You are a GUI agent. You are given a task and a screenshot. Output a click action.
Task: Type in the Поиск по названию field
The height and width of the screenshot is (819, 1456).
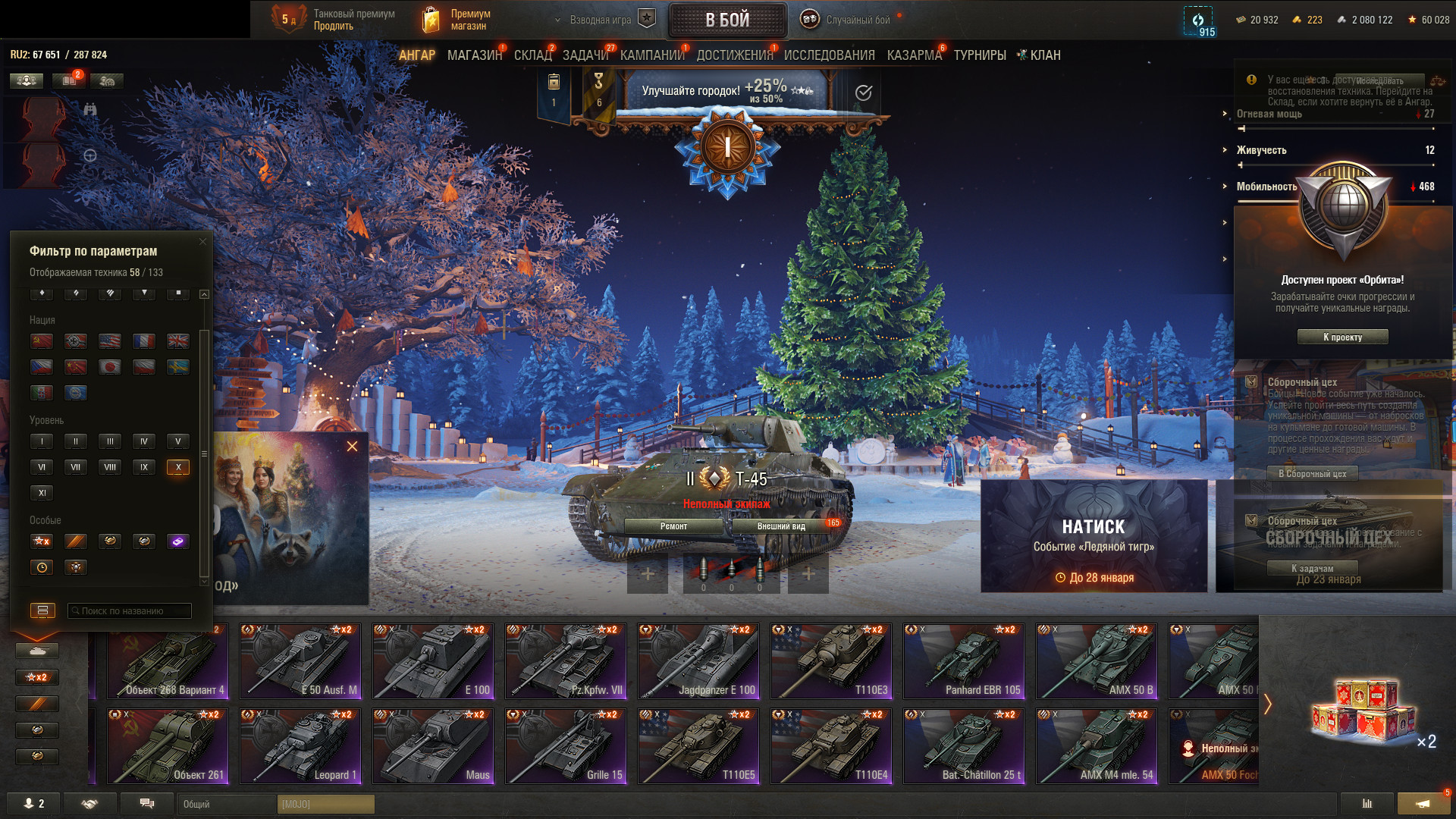130,610
